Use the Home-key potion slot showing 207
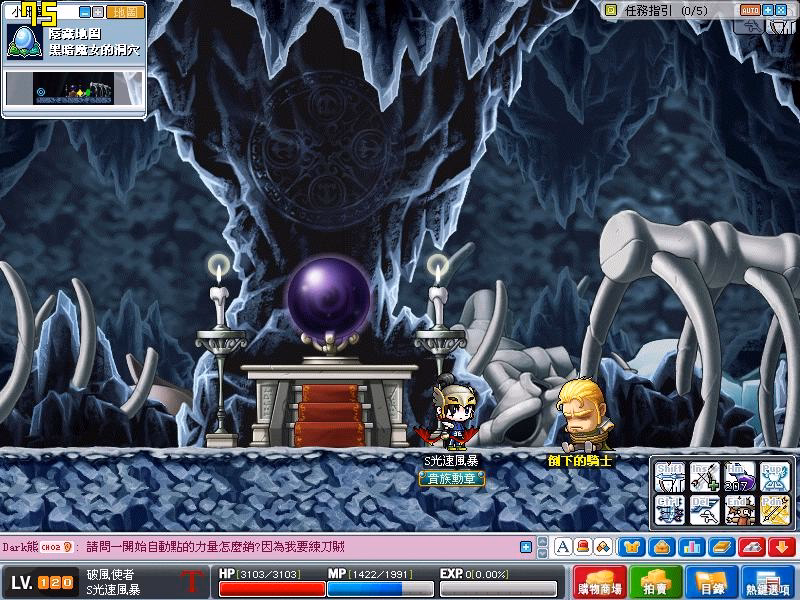 click(739, 476)
